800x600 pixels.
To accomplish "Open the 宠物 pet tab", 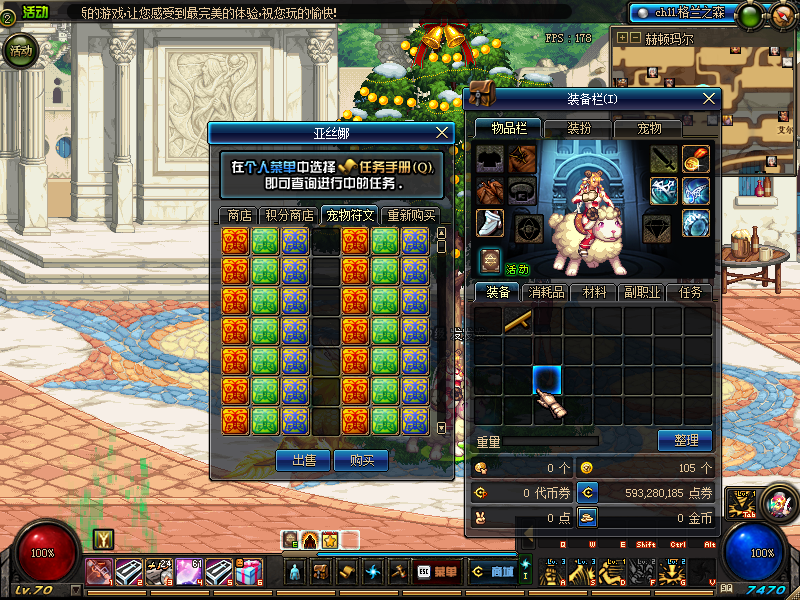I will pyautogui.click(x=650, y=128).
